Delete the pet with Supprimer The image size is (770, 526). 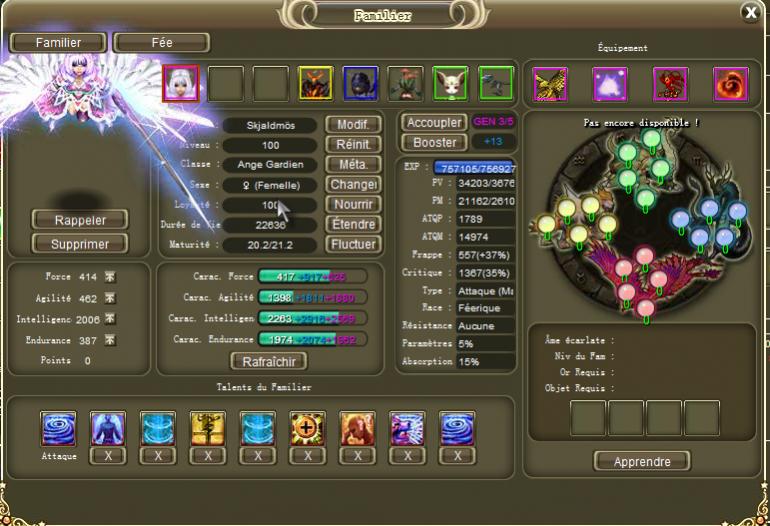tap(80, 243)
